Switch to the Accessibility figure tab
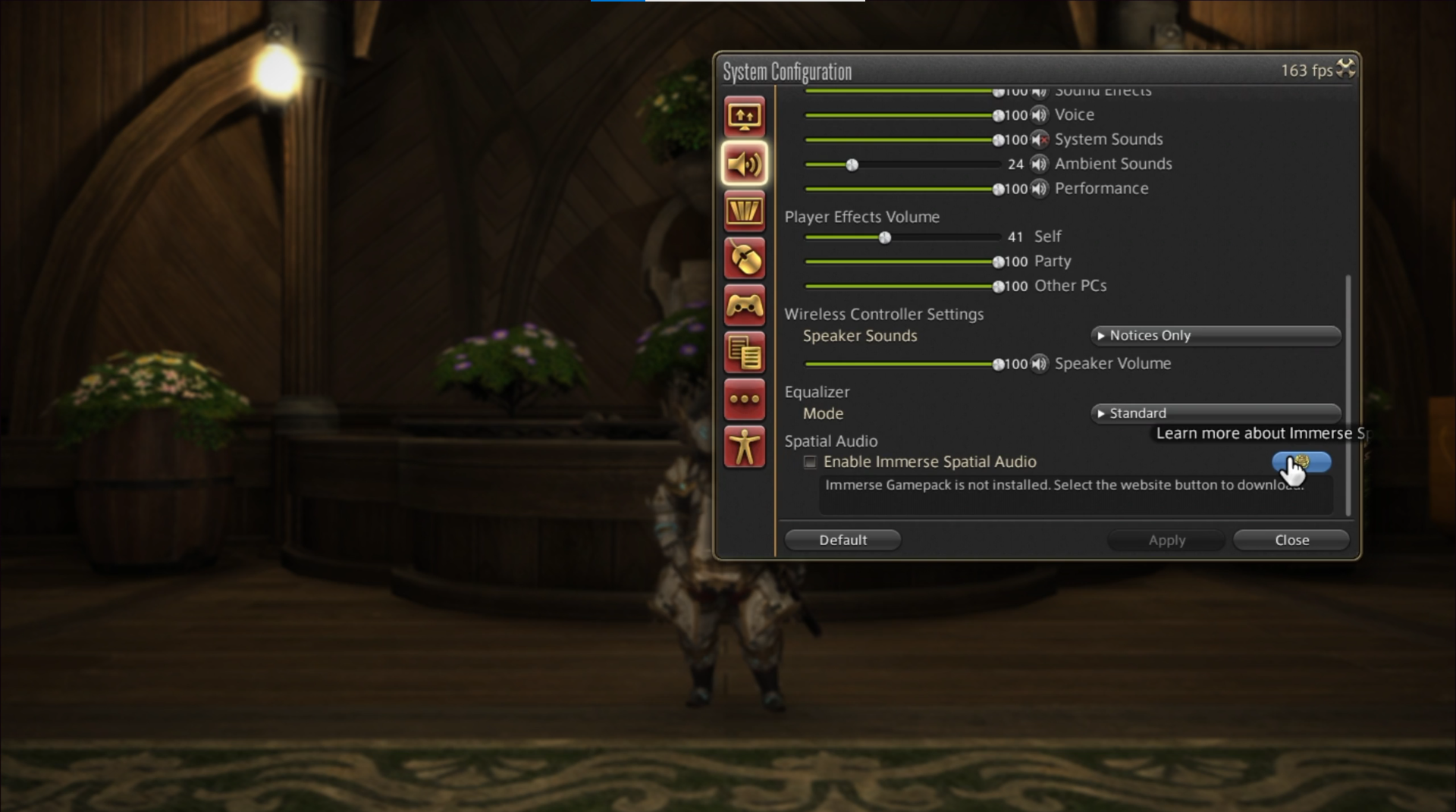The height and width of the screenshot is (812, 1456). pos(744,447)
